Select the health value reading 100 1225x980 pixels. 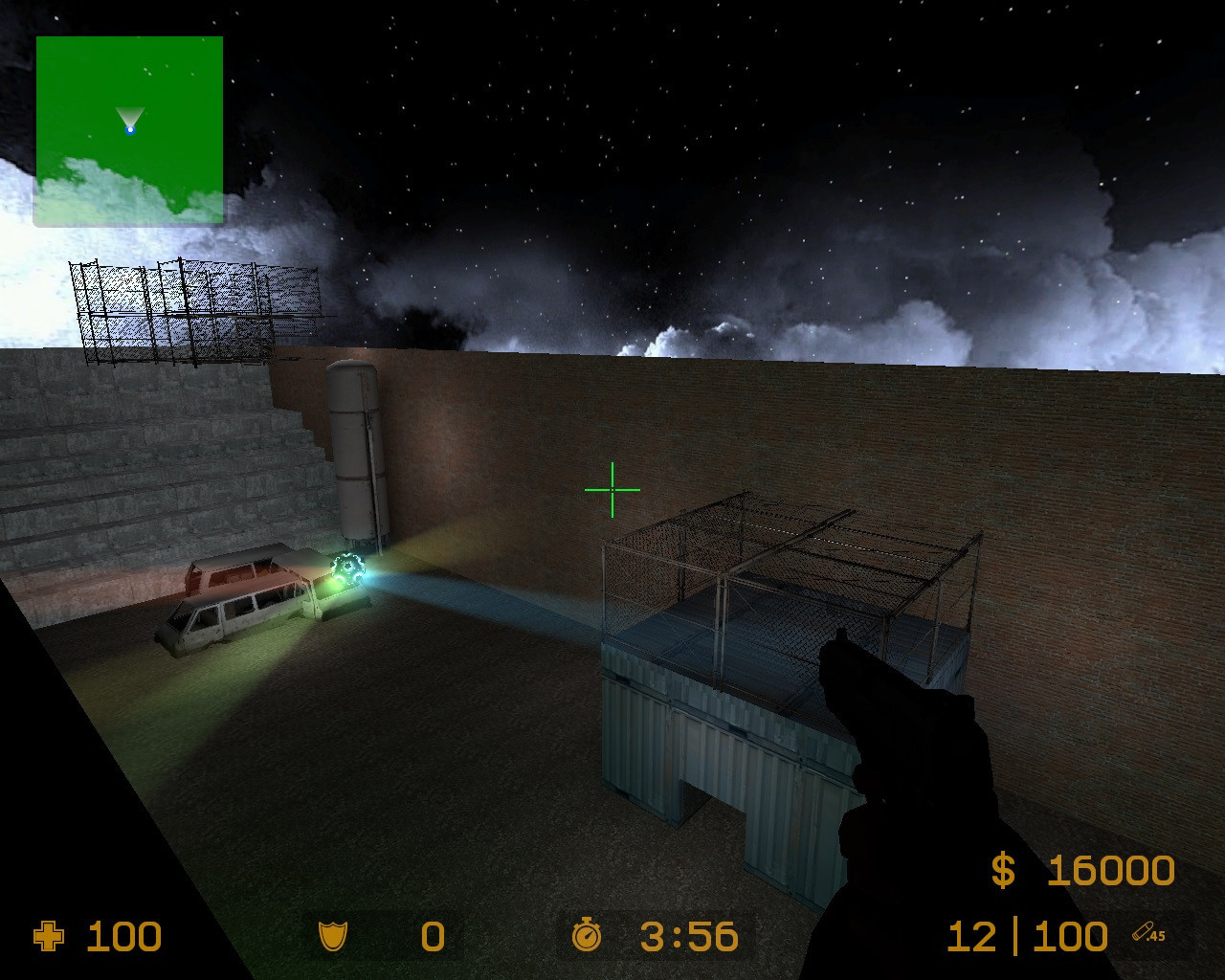124,936
